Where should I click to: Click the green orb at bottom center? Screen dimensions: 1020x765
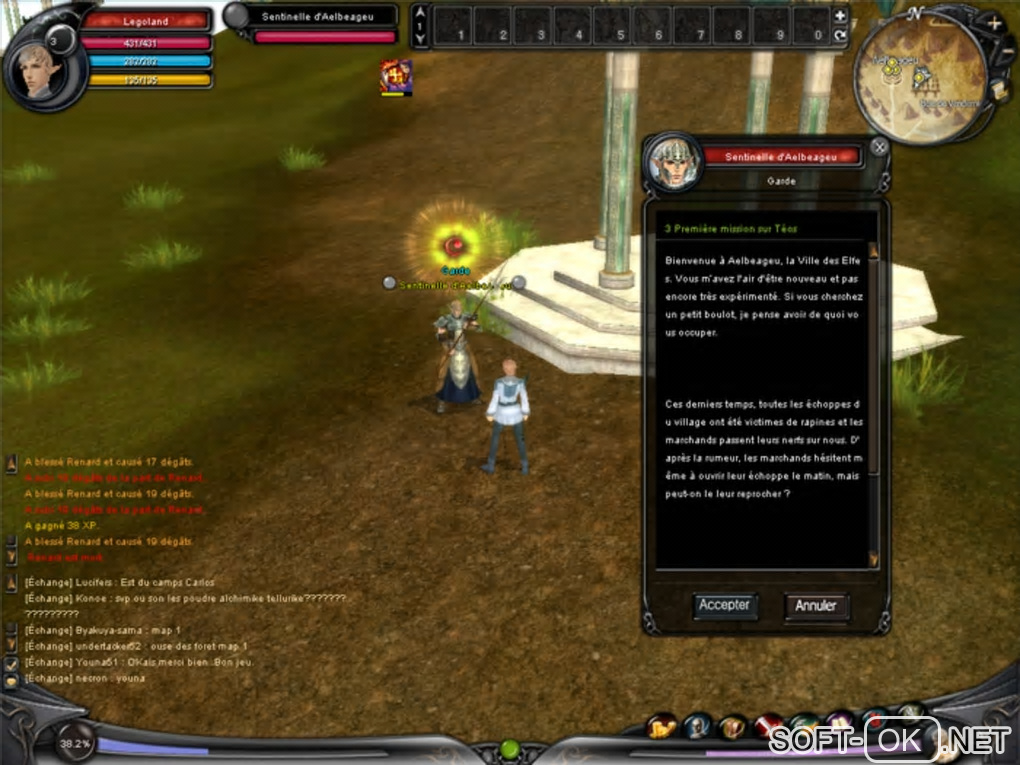(x=509, y=749)
